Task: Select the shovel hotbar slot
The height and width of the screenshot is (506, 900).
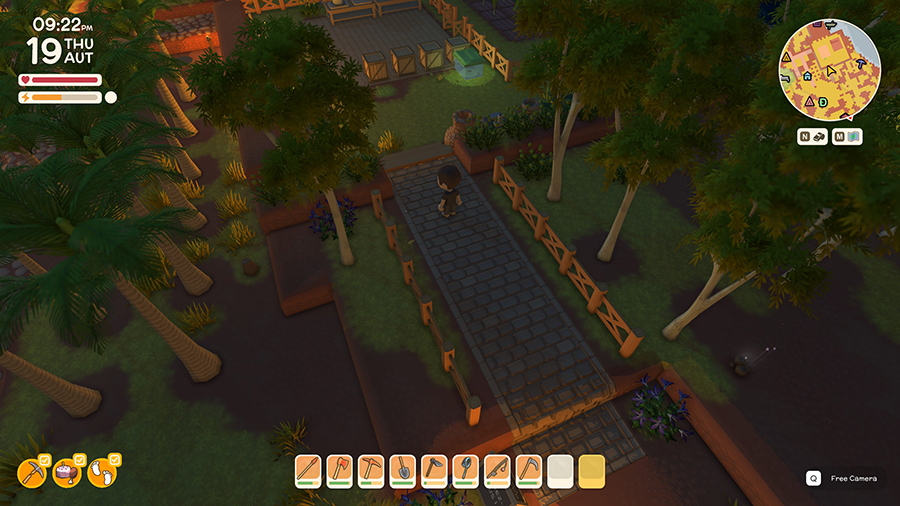Action: [403, 470]
